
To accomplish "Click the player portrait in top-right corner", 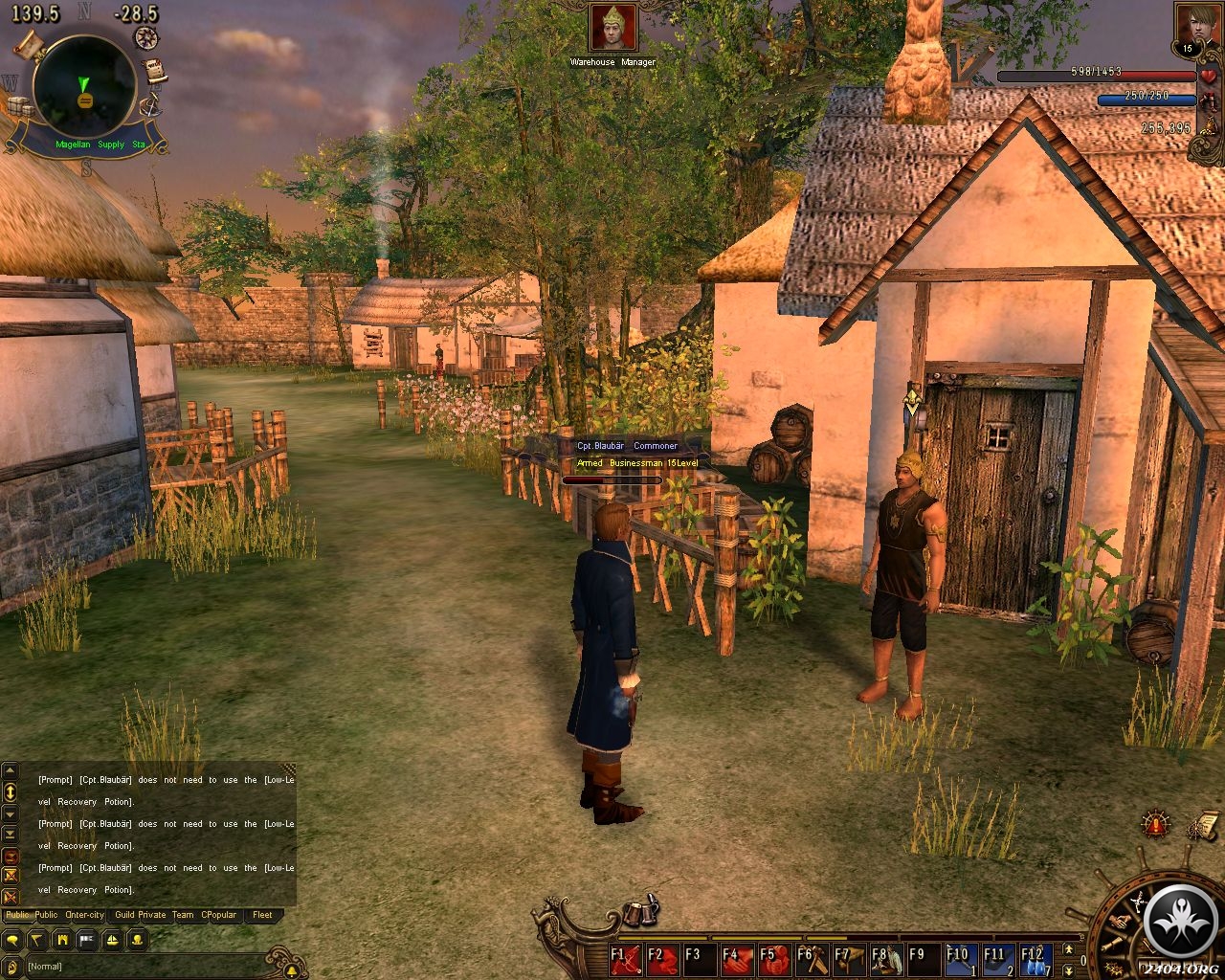I will pyautogui.click(x=1191, y=29).
